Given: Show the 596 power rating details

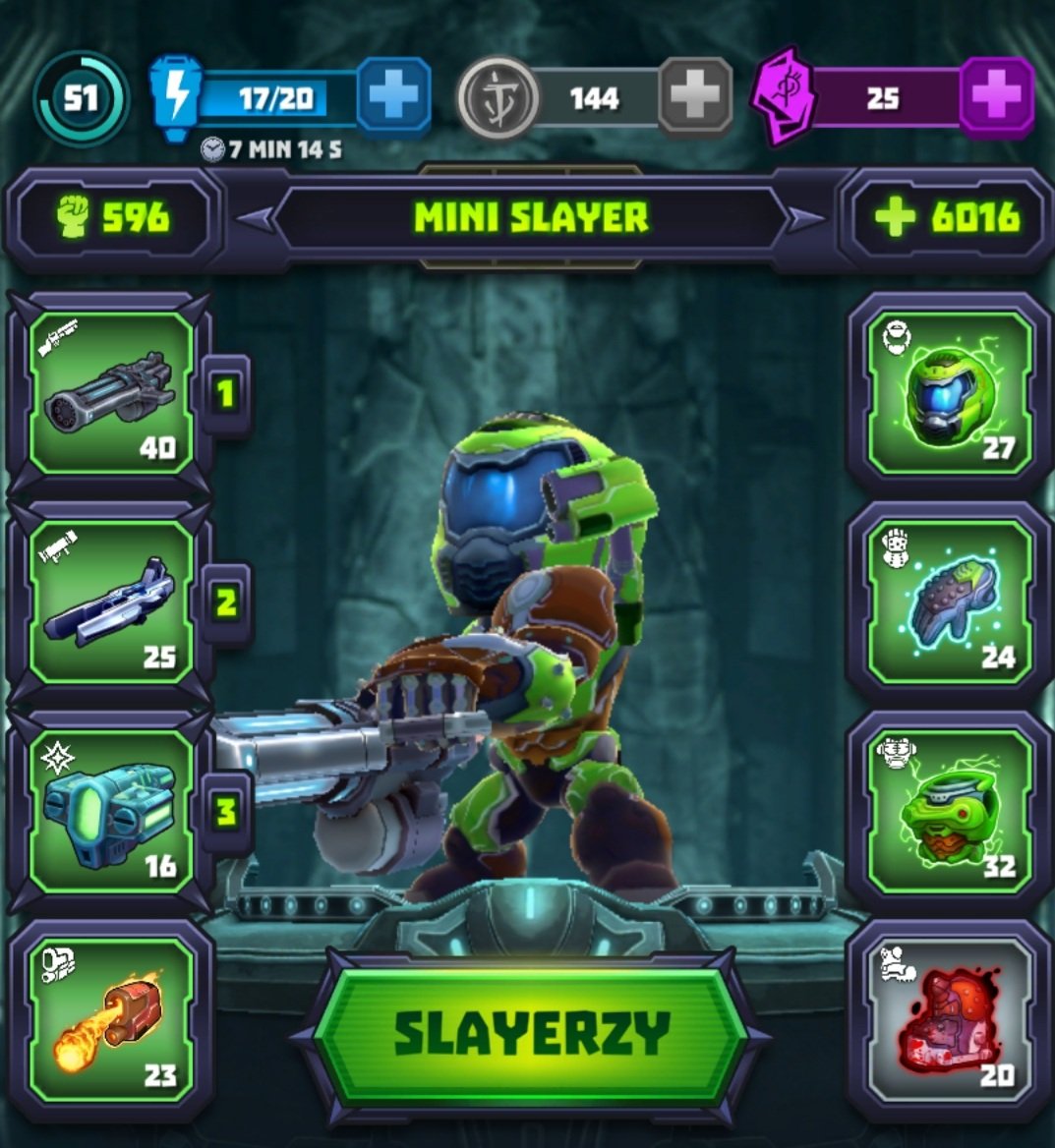Looking at the screenshot, I should 113,218.
